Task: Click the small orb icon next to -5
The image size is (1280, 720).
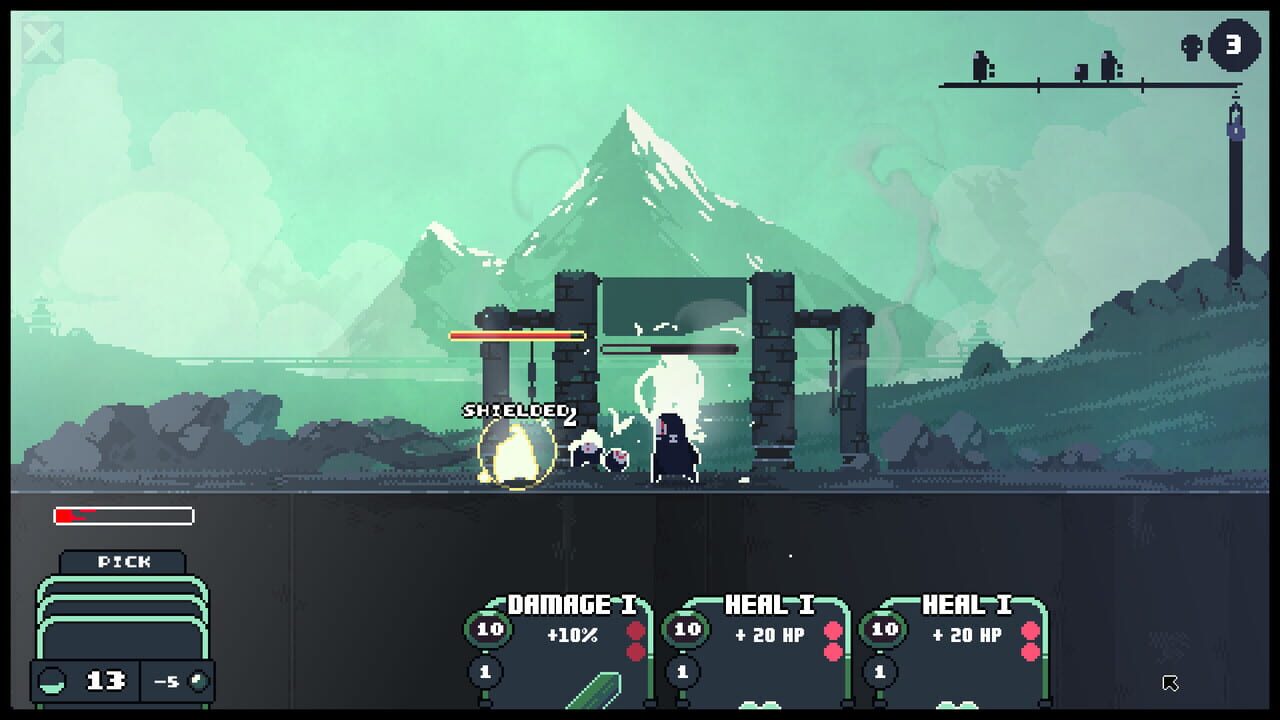Action: (x=198, y=681)
